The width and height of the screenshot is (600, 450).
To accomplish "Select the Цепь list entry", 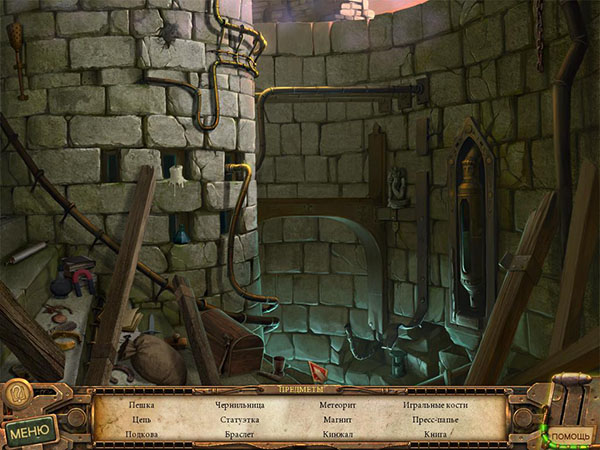I will click(x=141, y=420).
